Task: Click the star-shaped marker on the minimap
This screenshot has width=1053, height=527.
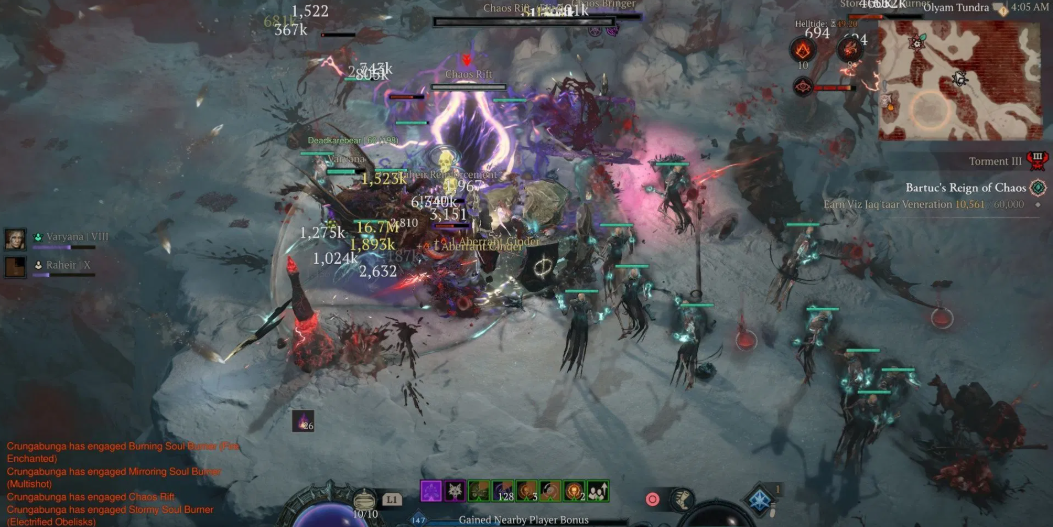Action: (x=917, y=43)
